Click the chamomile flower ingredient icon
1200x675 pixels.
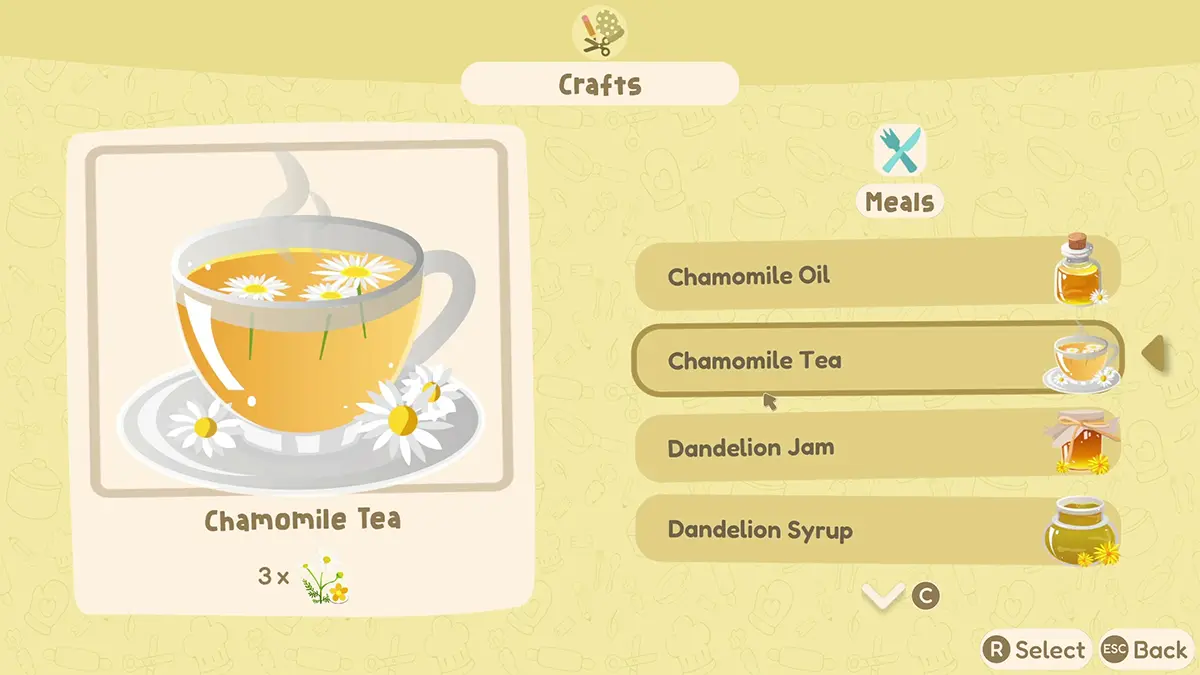pos(326,577)
